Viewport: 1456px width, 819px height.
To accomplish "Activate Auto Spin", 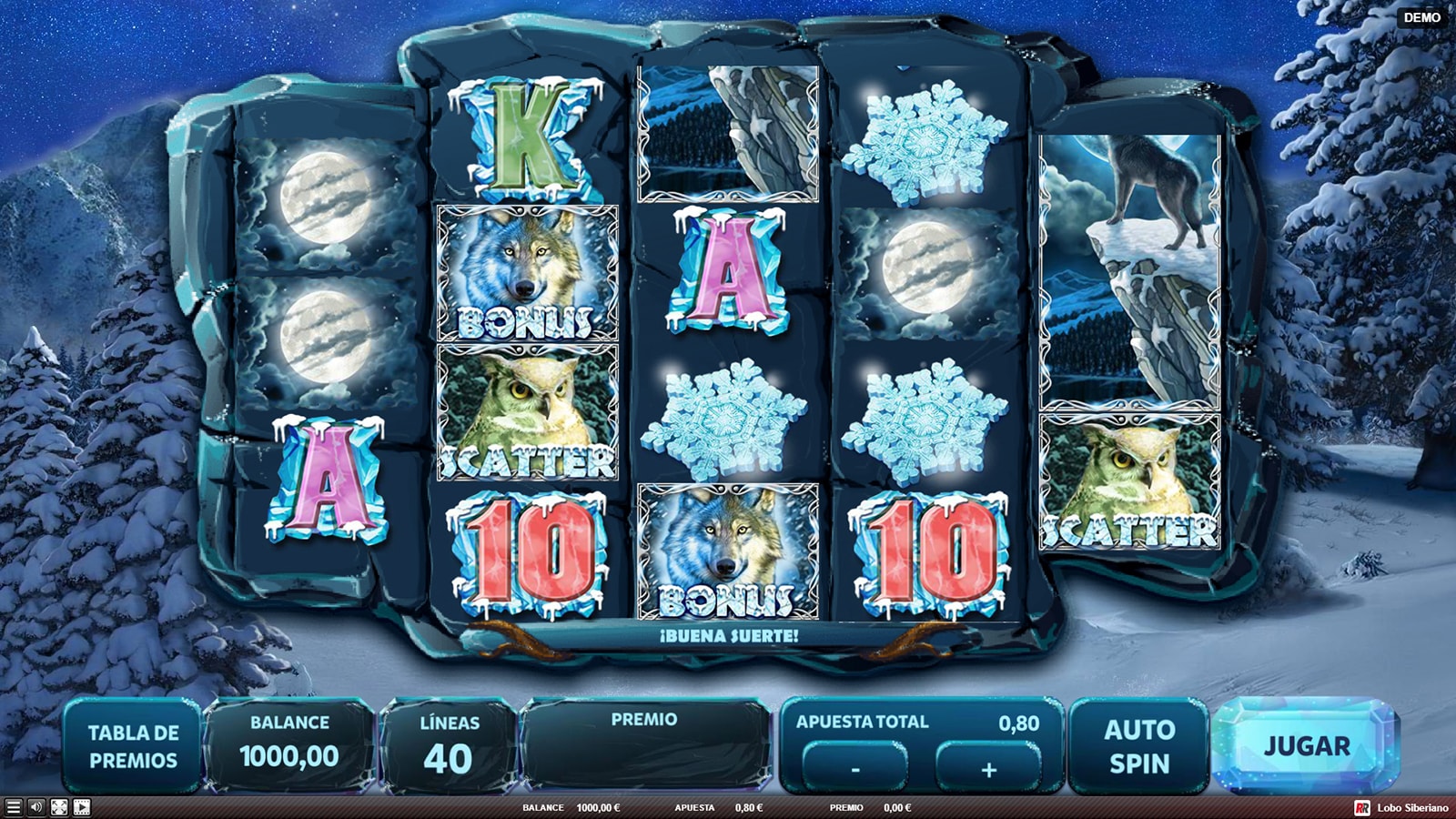I will [1139, 746].
